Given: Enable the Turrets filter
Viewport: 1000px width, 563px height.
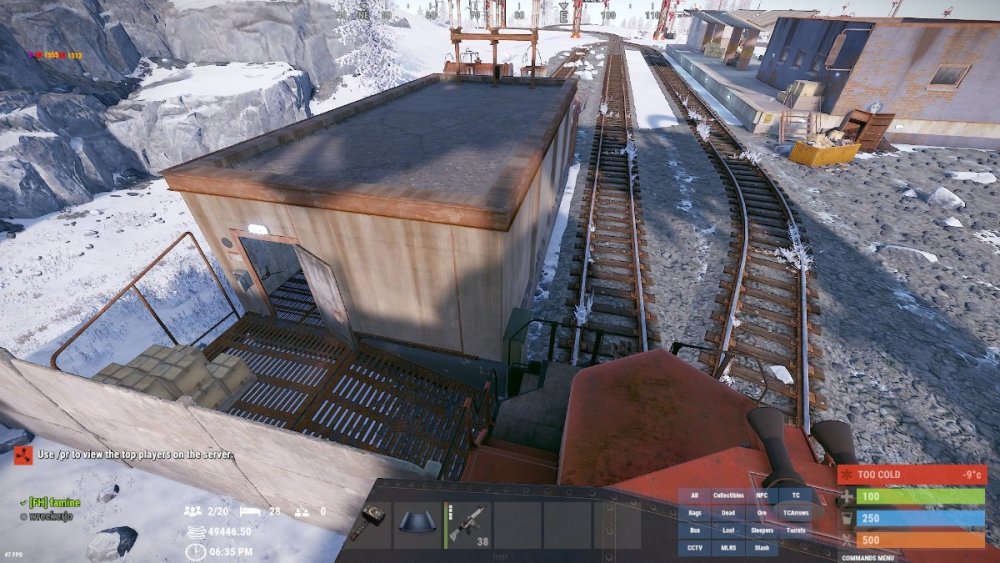Looking at the screenshot, I should click(795, 530).
